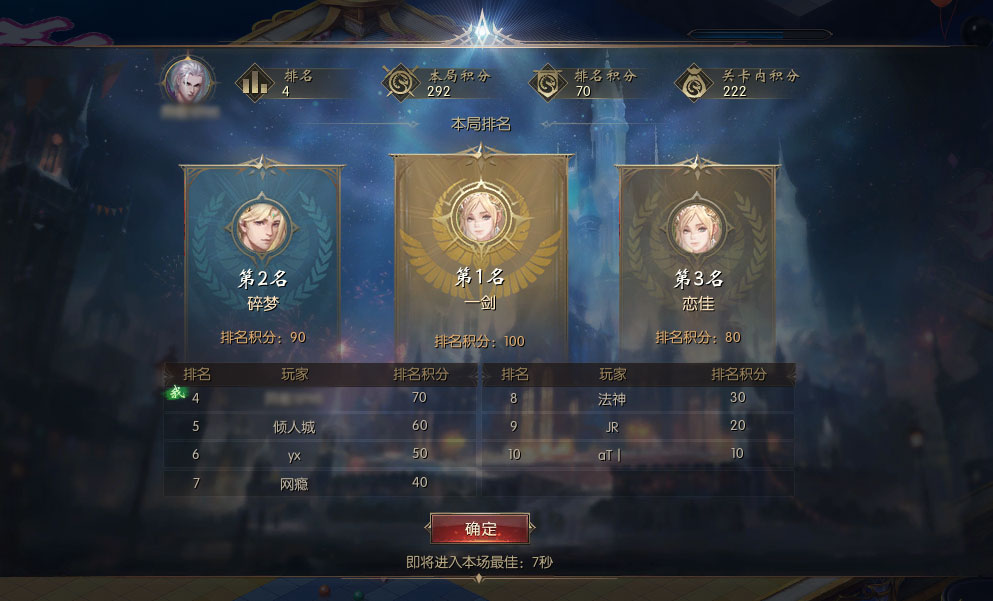The image size is (993, 601).
Task: Select the ranking row for yx
Action: [x=319, y=454]
